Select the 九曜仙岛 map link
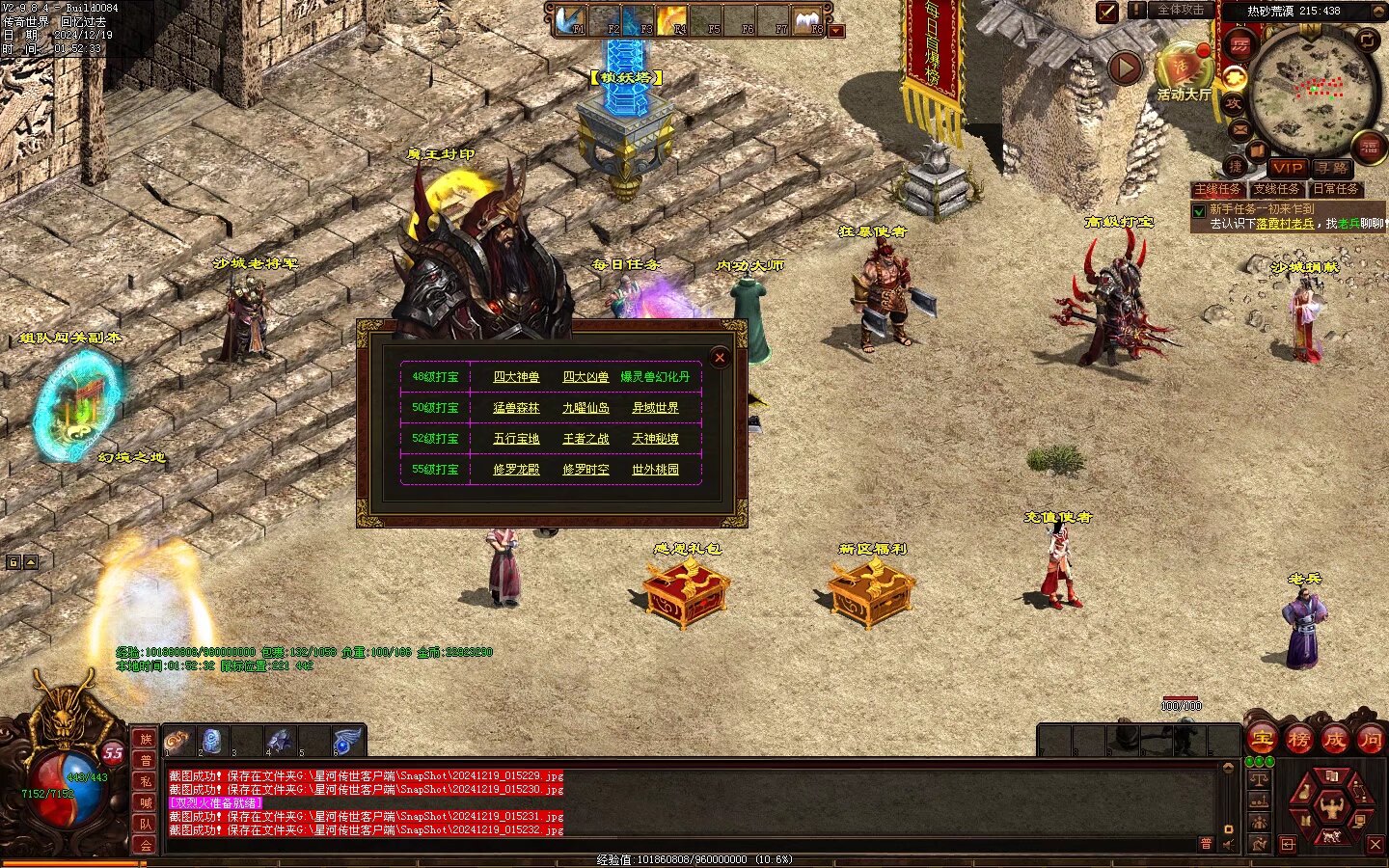Viewport: 1389px width, 868px height. tap(586, 408)
